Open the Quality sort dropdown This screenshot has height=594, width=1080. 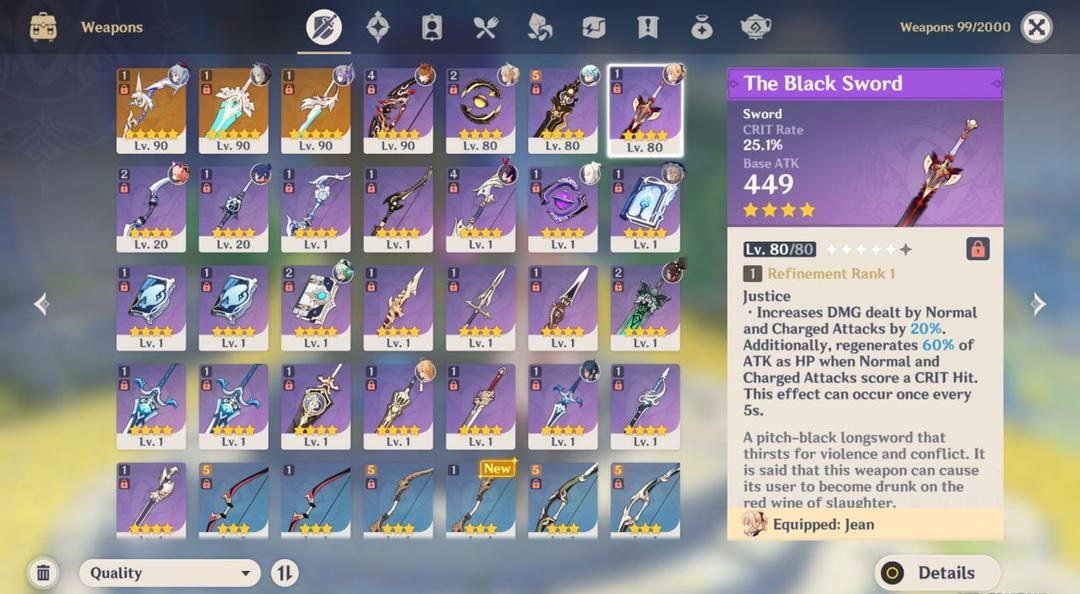tap(169, 573)
